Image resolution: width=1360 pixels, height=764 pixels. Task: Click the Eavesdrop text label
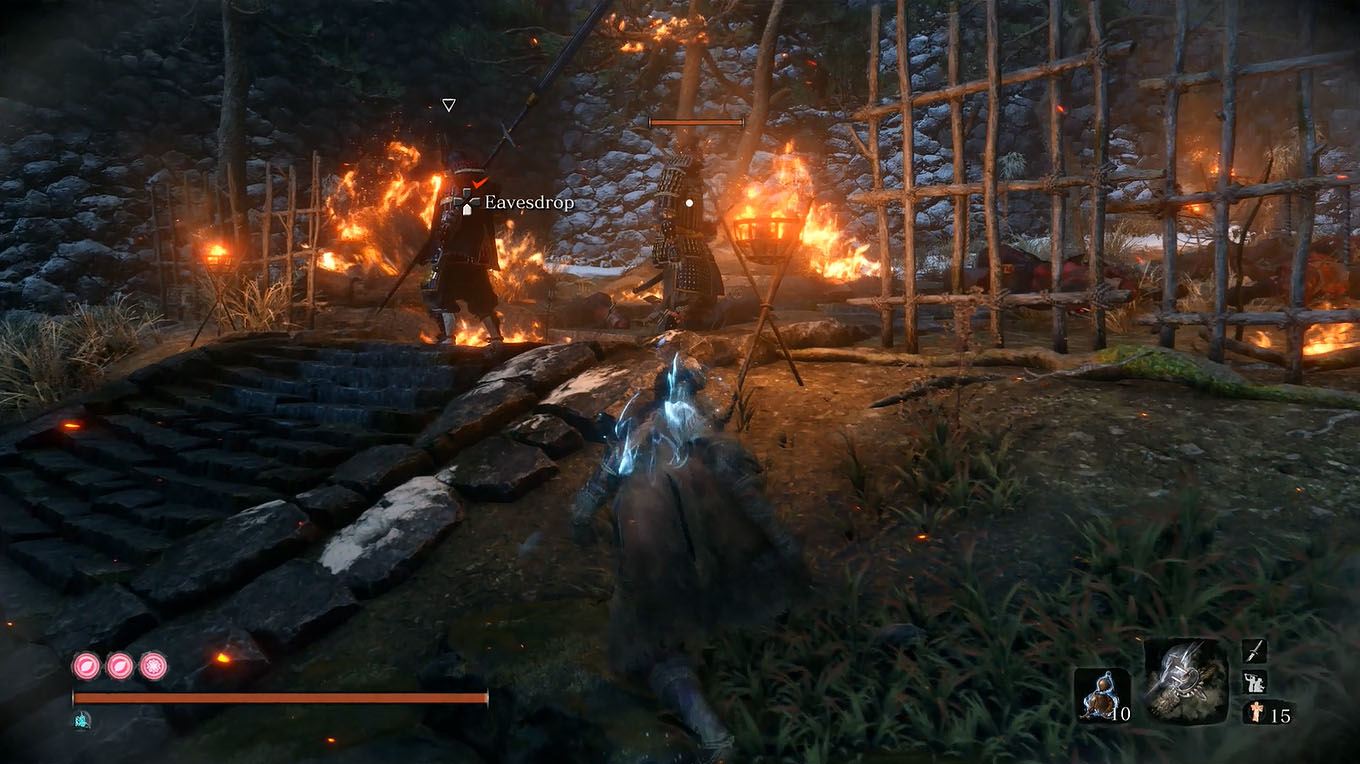(x=527, y=203)
